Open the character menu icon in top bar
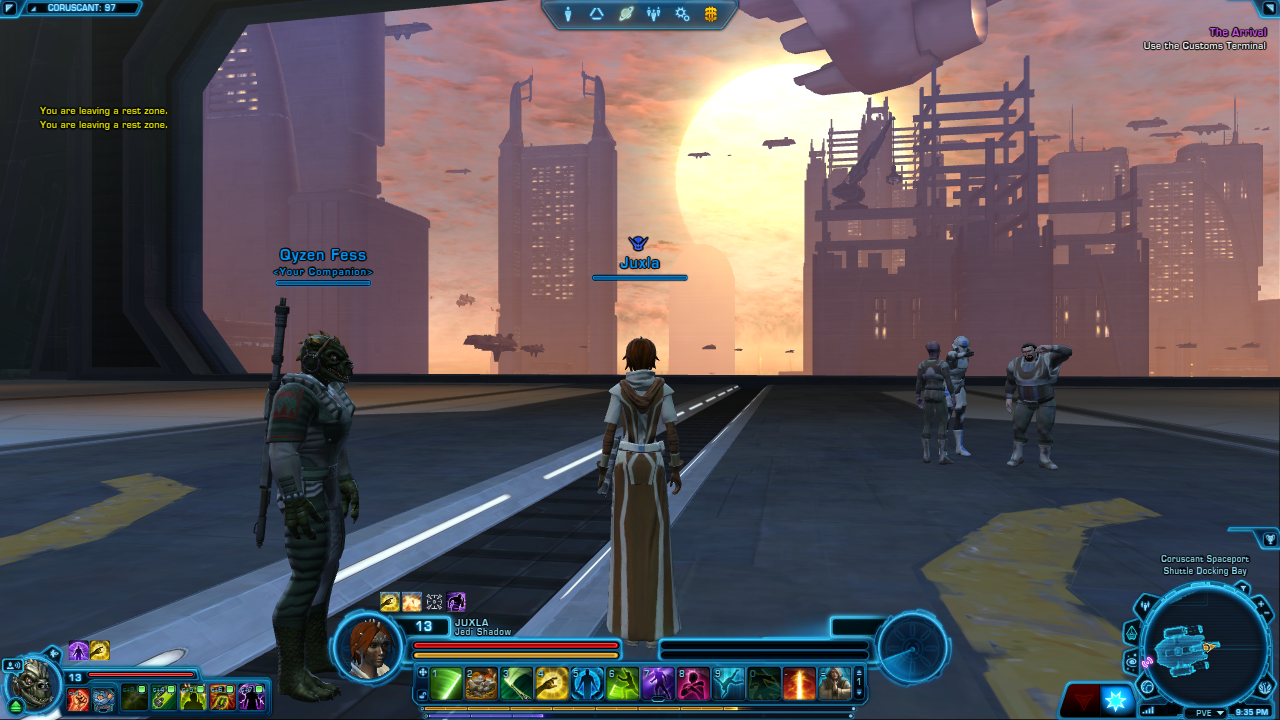The image size is (1280, 720). (x=569, y=14)
